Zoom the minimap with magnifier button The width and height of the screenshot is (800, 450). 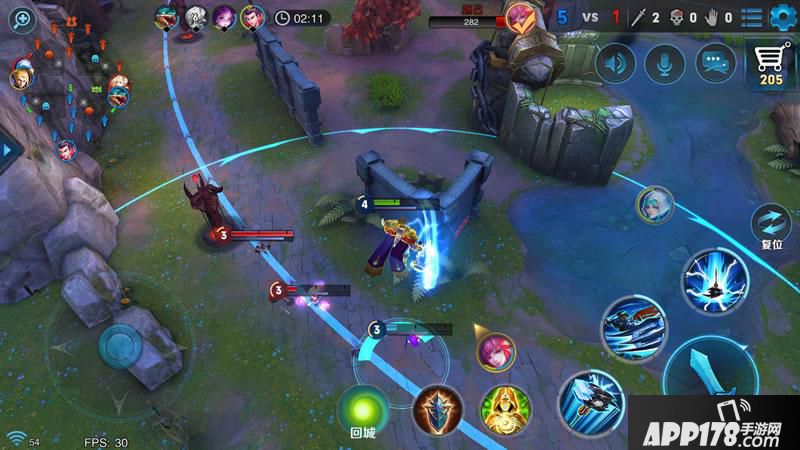point(20,19)
